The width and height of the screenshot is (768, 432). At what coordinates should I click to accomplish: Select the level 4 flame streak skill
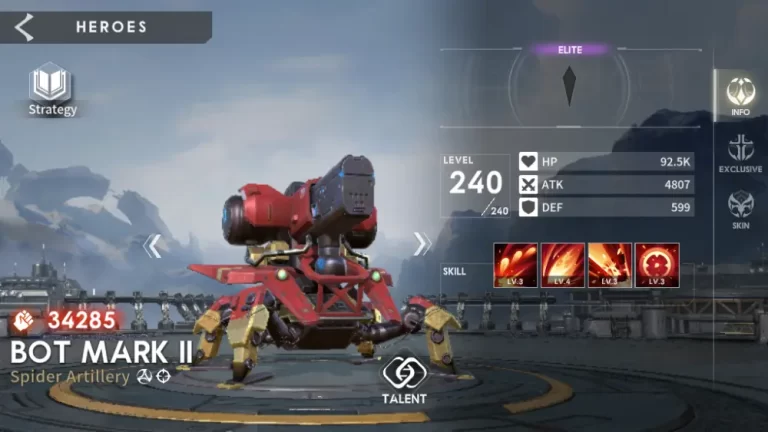click(563, 265)
